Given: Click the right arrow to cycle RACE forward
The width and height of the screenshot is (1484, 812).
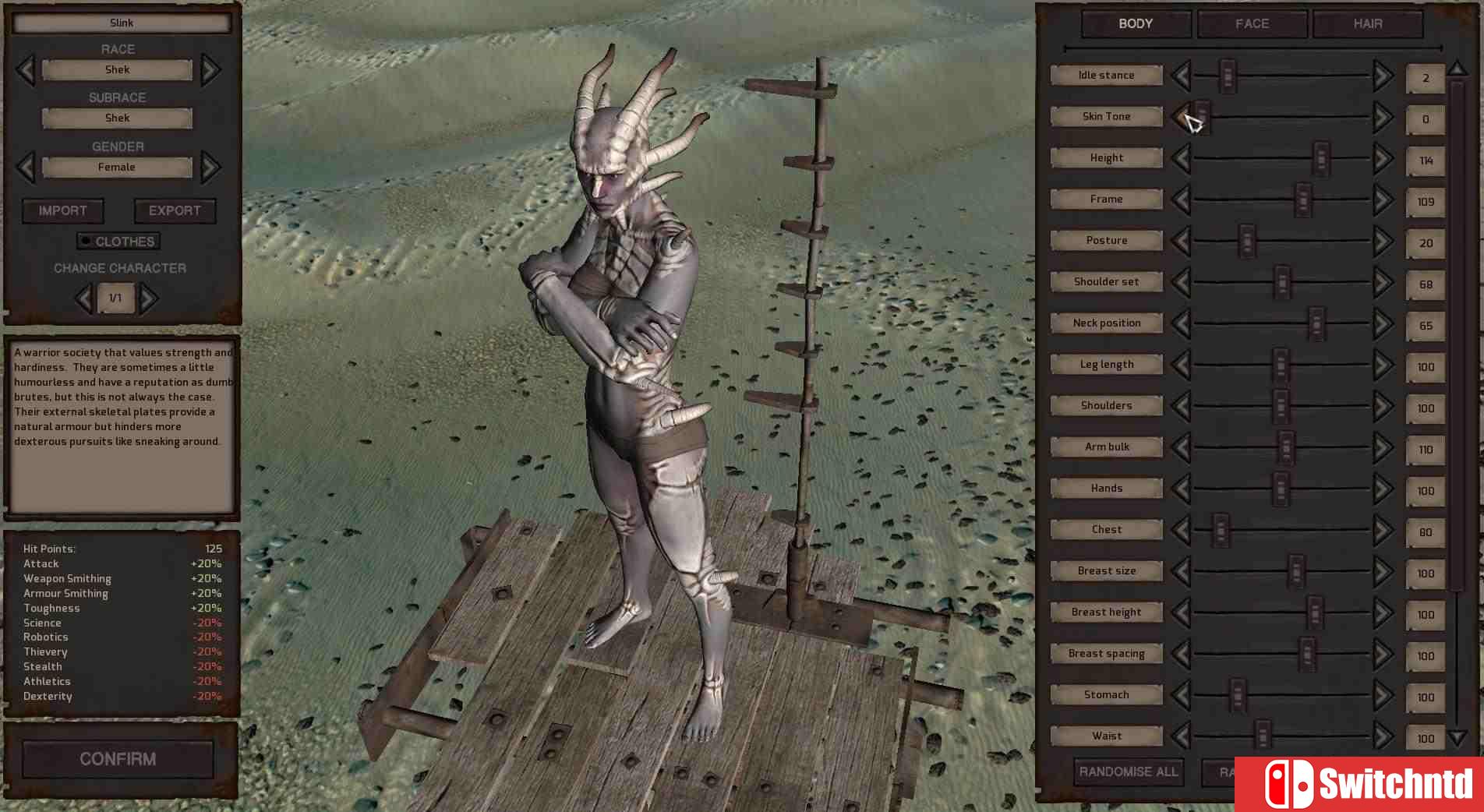Looking at the screenshot, I should pos(210,69).
